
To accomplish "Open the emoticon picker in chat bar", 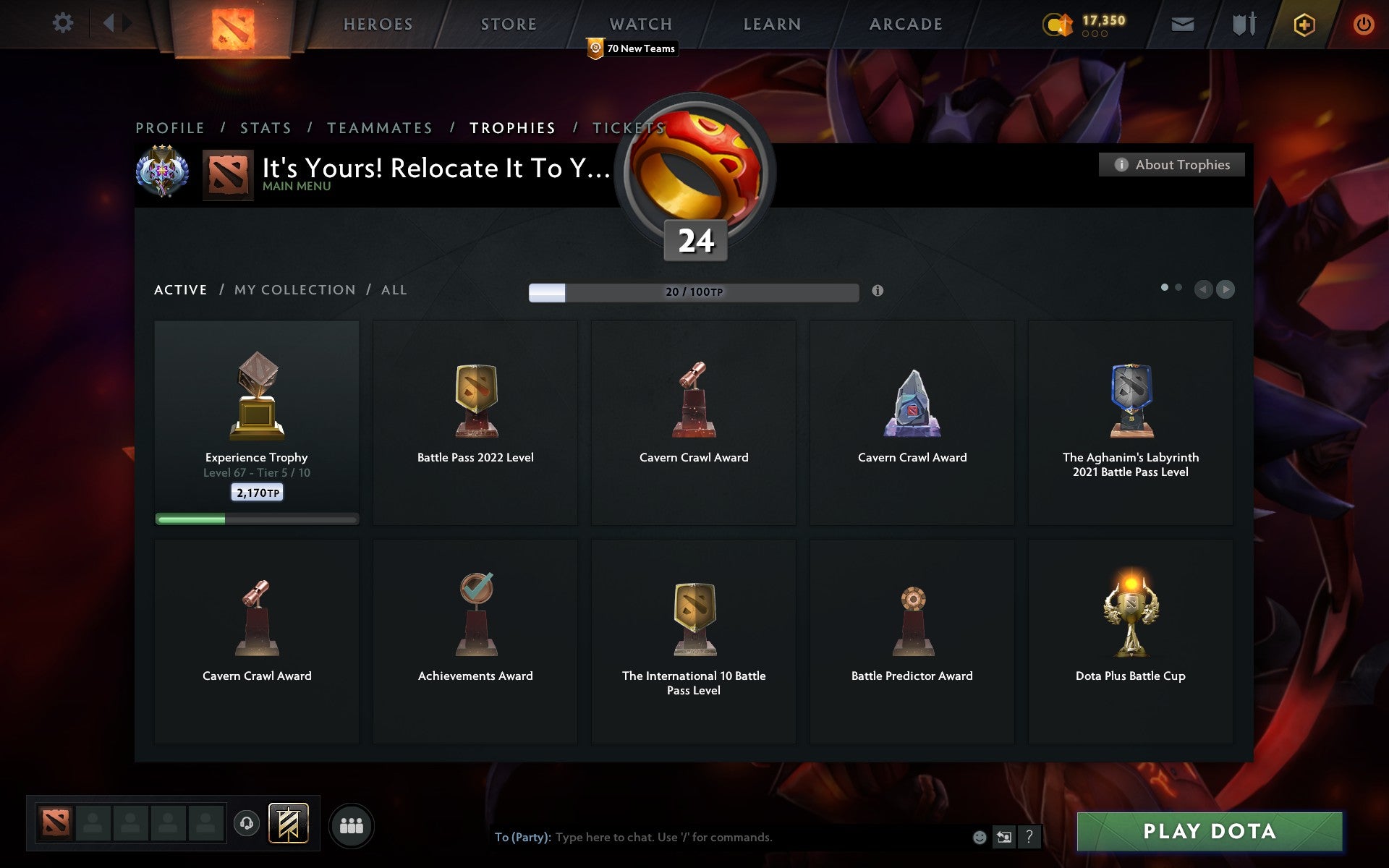I will pos(980,838).
